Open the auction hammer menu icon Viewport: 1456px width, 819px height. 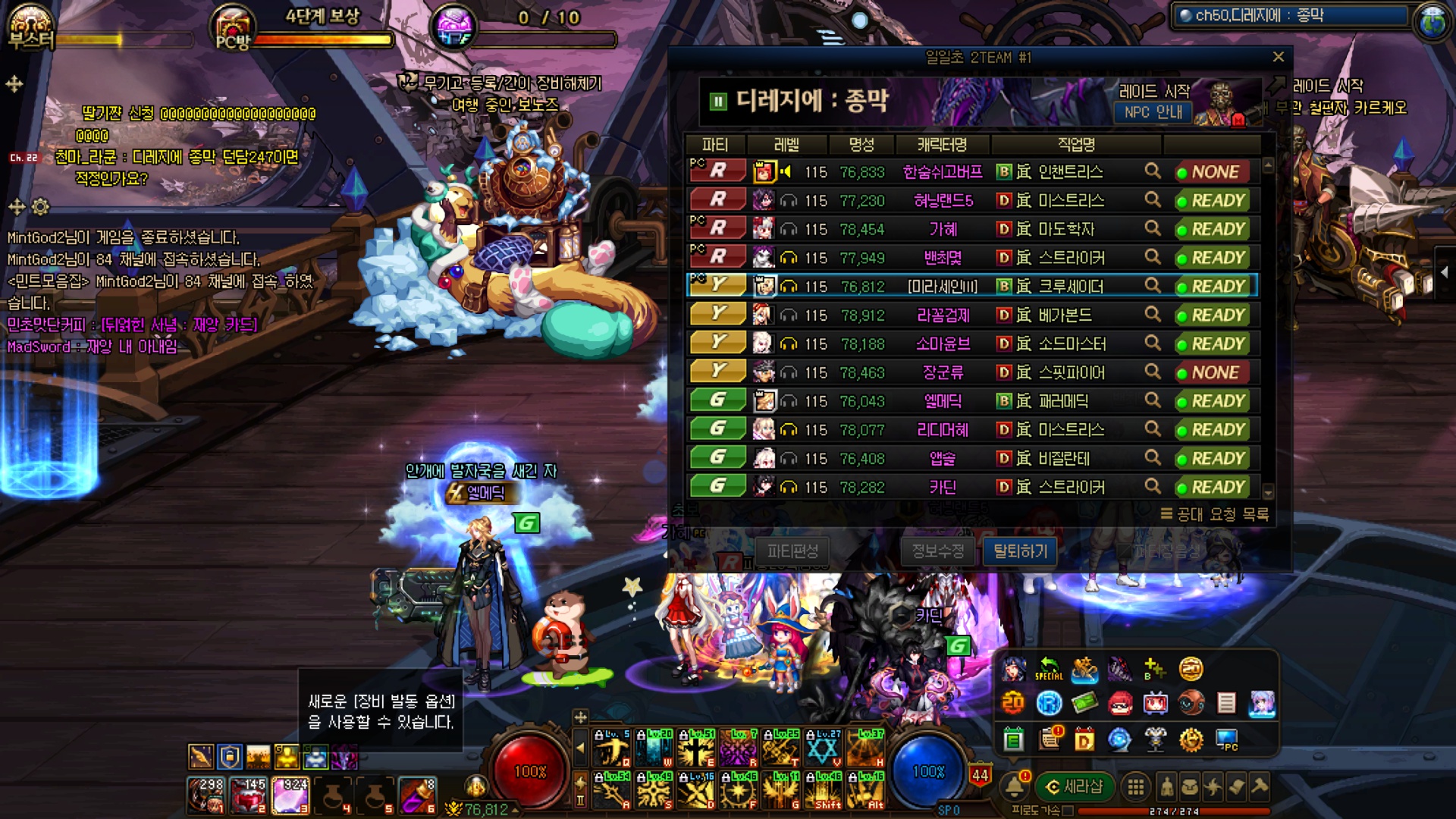coord(1260,786)
